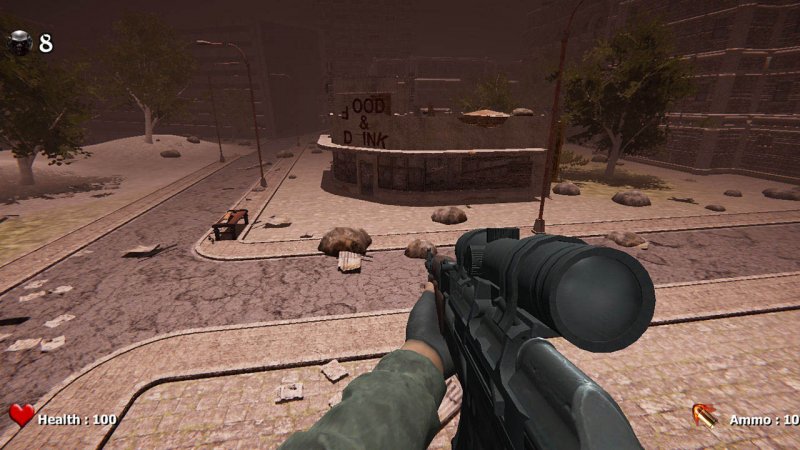Screen dimensions: 800x450
Task: Click the bullet ammo icon
Action: pos(704,415)
